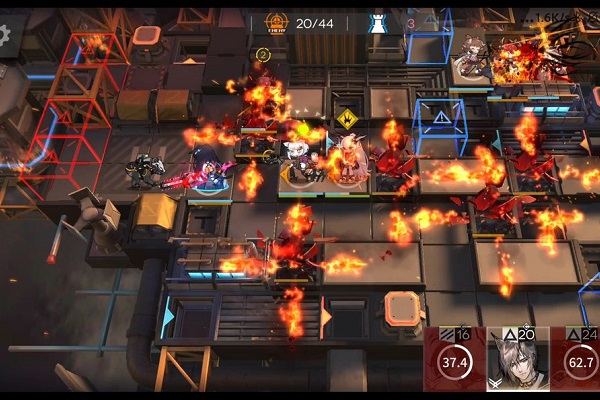The image size is (600, 400).
Task: Open the settings gear menu
Action: click(x=5, y=35)
